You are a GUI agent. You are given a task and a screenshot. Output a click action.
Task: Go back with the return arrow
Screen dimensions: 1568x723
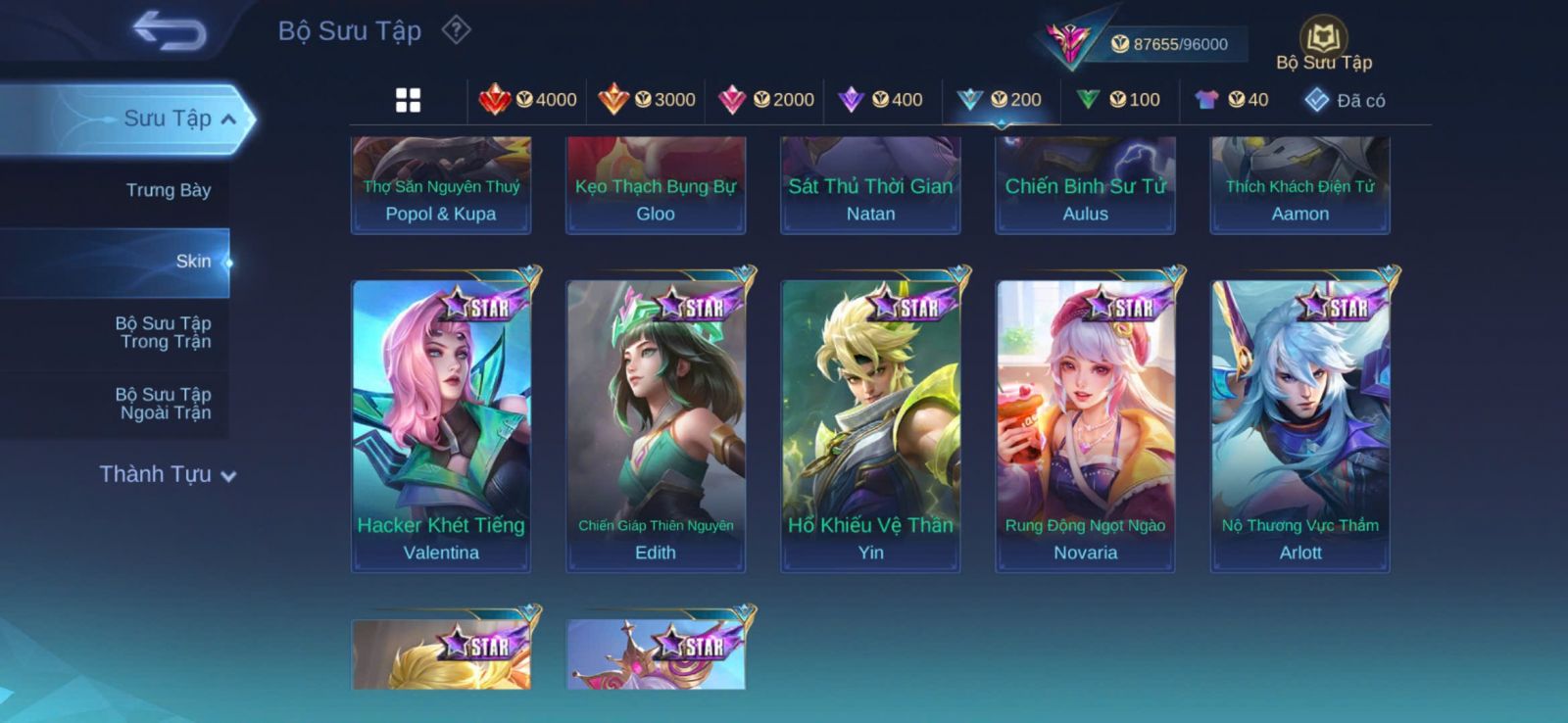click(x=170, y=30)
